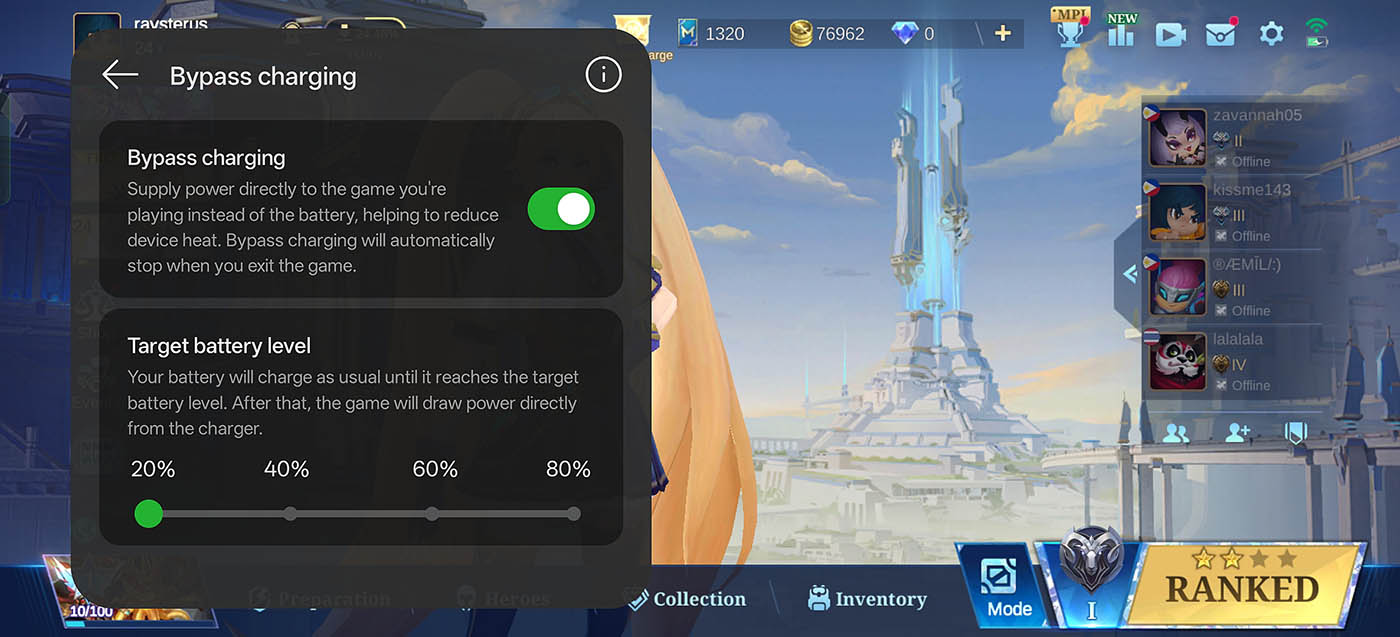Set target battery level to 60%
The image size is (1400, 637).
(432, 514)
